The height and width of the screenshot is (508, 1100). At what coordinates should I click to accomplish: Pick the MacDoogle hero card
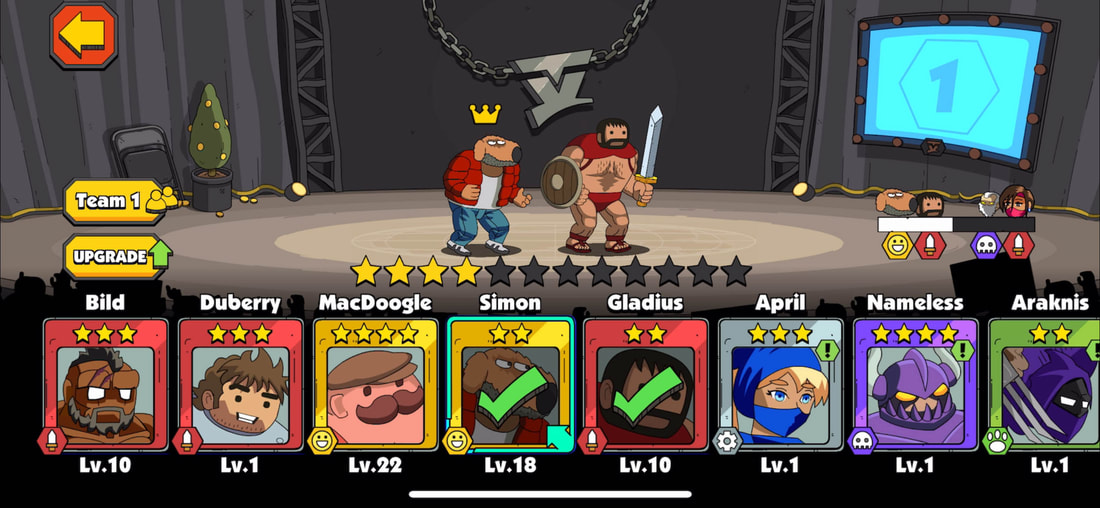375,383
